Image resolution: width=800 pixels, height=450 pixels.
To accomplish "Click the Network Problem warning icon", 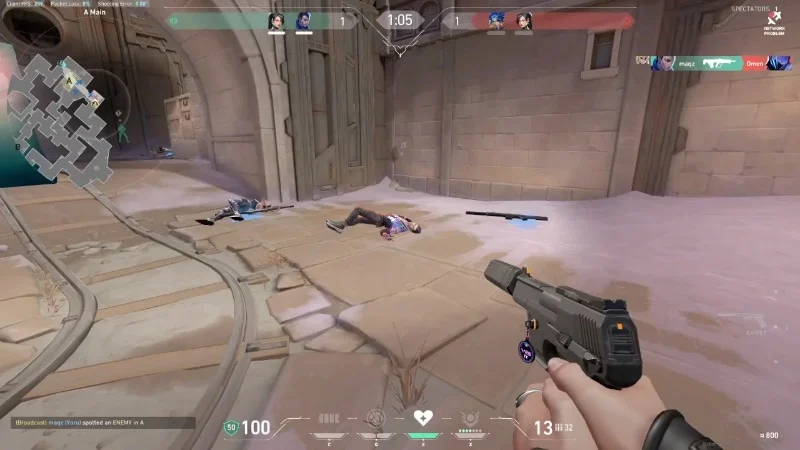I will click(x=771, y=22).
